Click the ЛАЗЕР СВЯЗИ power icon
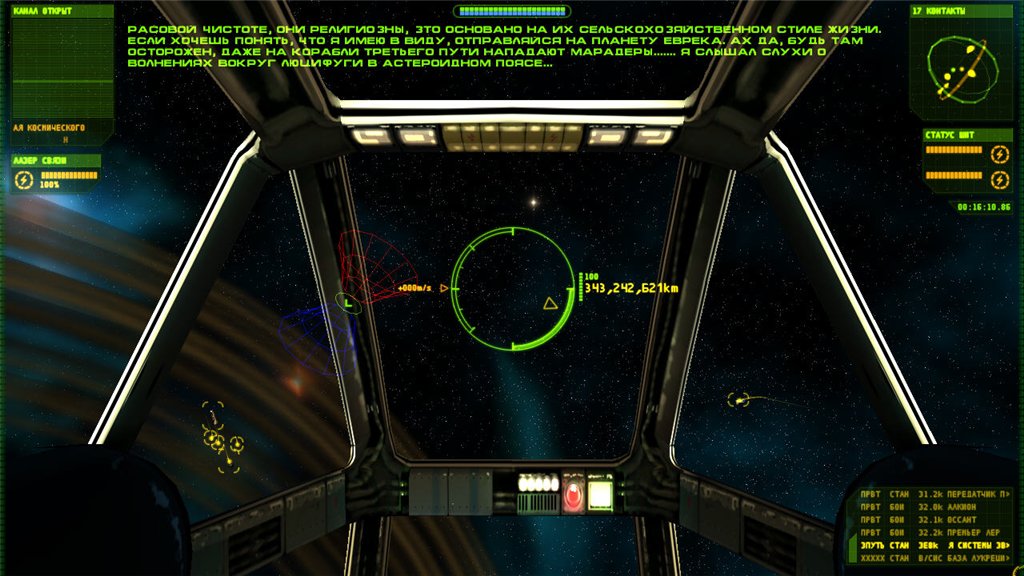The image size is (1024, 576). pos(25,180)
